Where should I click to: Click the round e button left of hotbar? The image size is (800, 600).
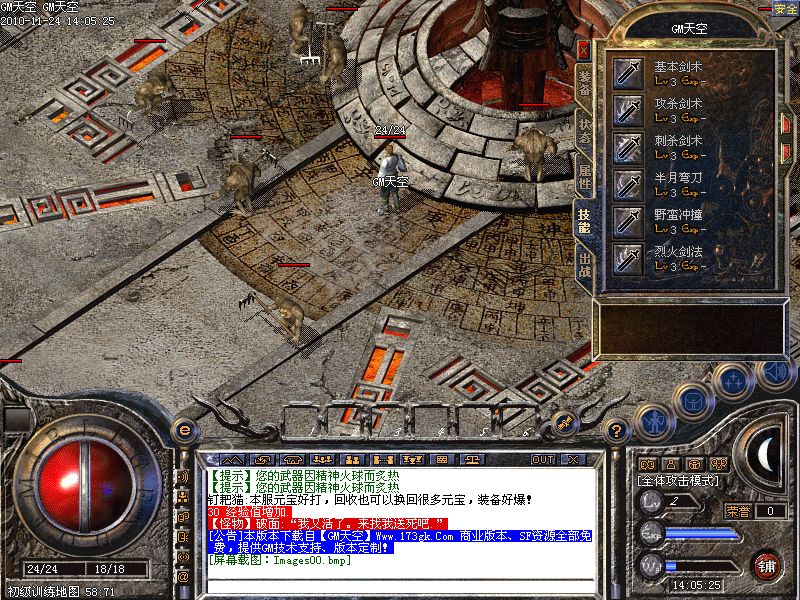184,430
